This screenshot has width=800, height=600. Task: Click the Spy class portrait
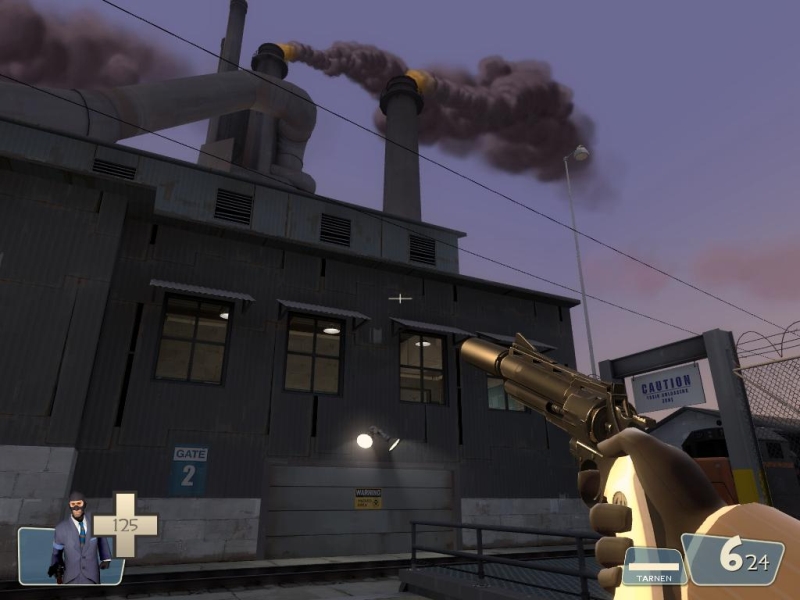click(x=78, y=540)
